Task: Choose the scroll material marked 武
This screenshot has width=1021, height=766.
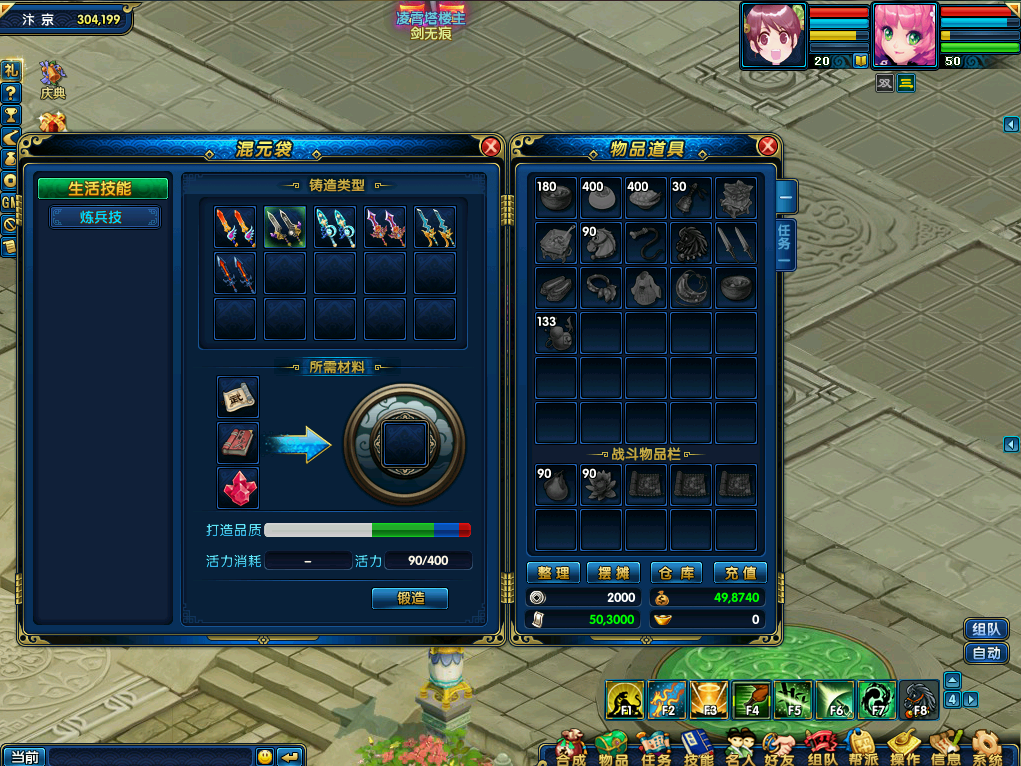Action: coord(238,397)
